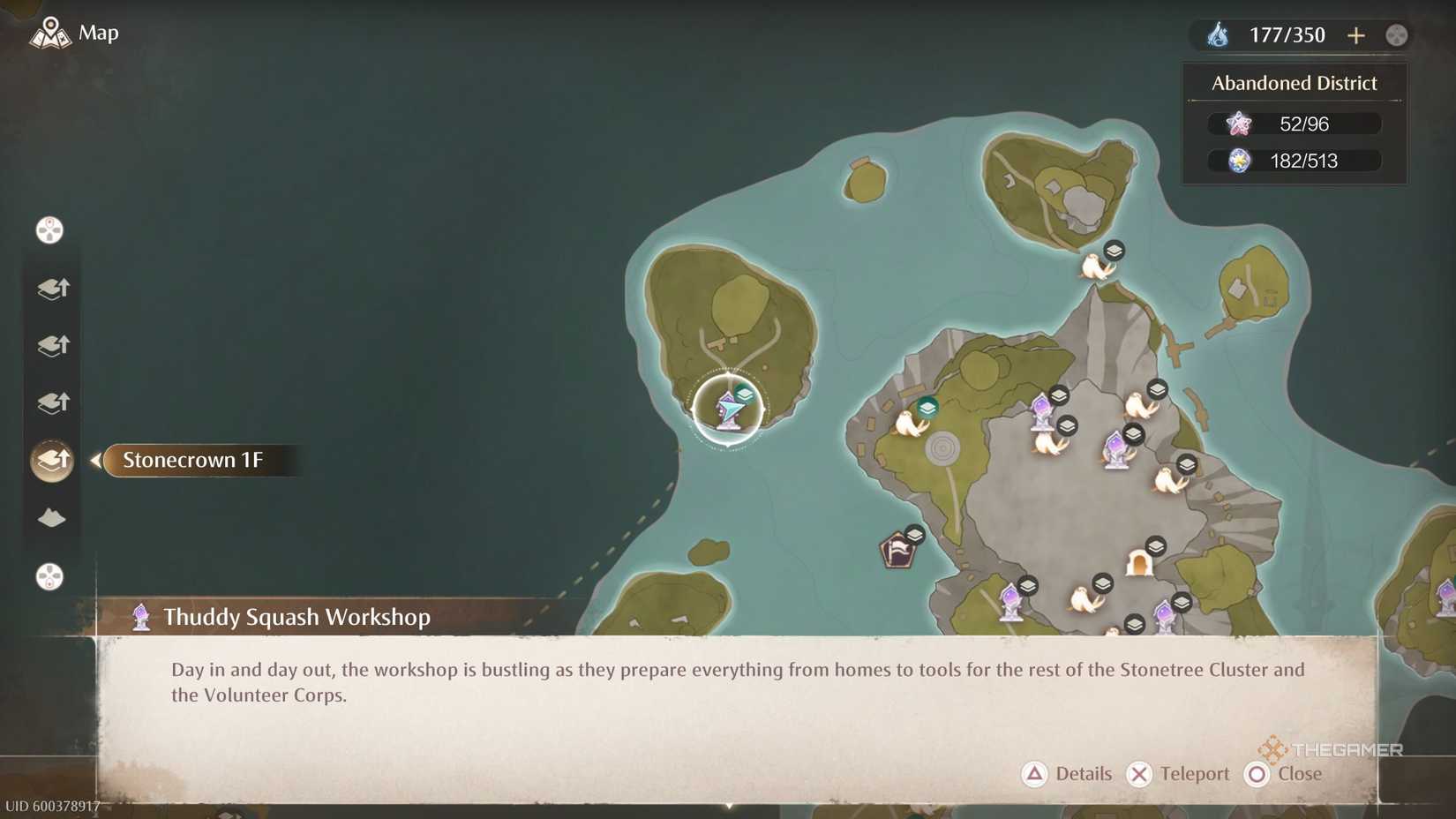The image size is (1456, 819).
Task: Open the bottom filter wheel in the left sidebar
Action: pyautogui.click(x=50, y=576)
